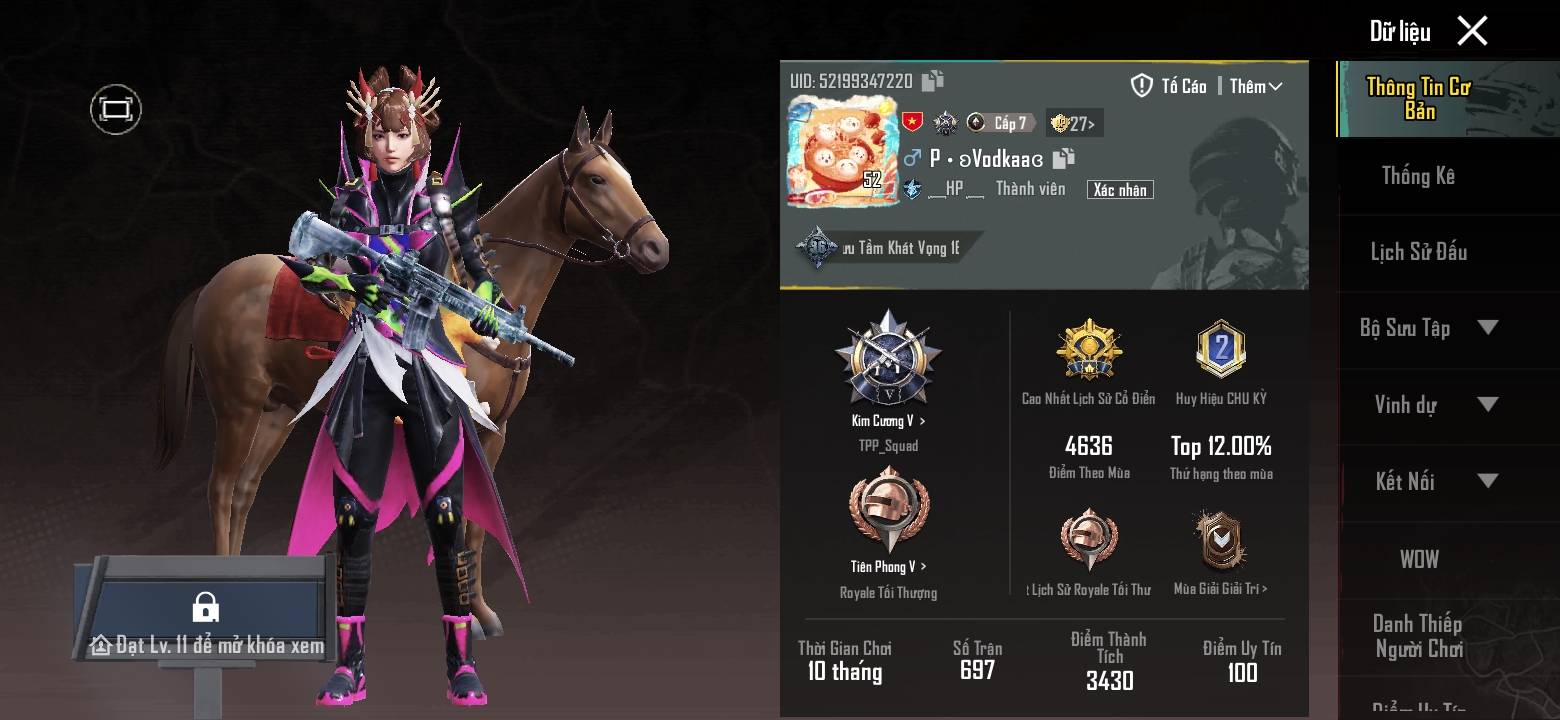Open the Thêm dropdown menu
Viewport: 1560px width, 720px height.
point(1256,87)
